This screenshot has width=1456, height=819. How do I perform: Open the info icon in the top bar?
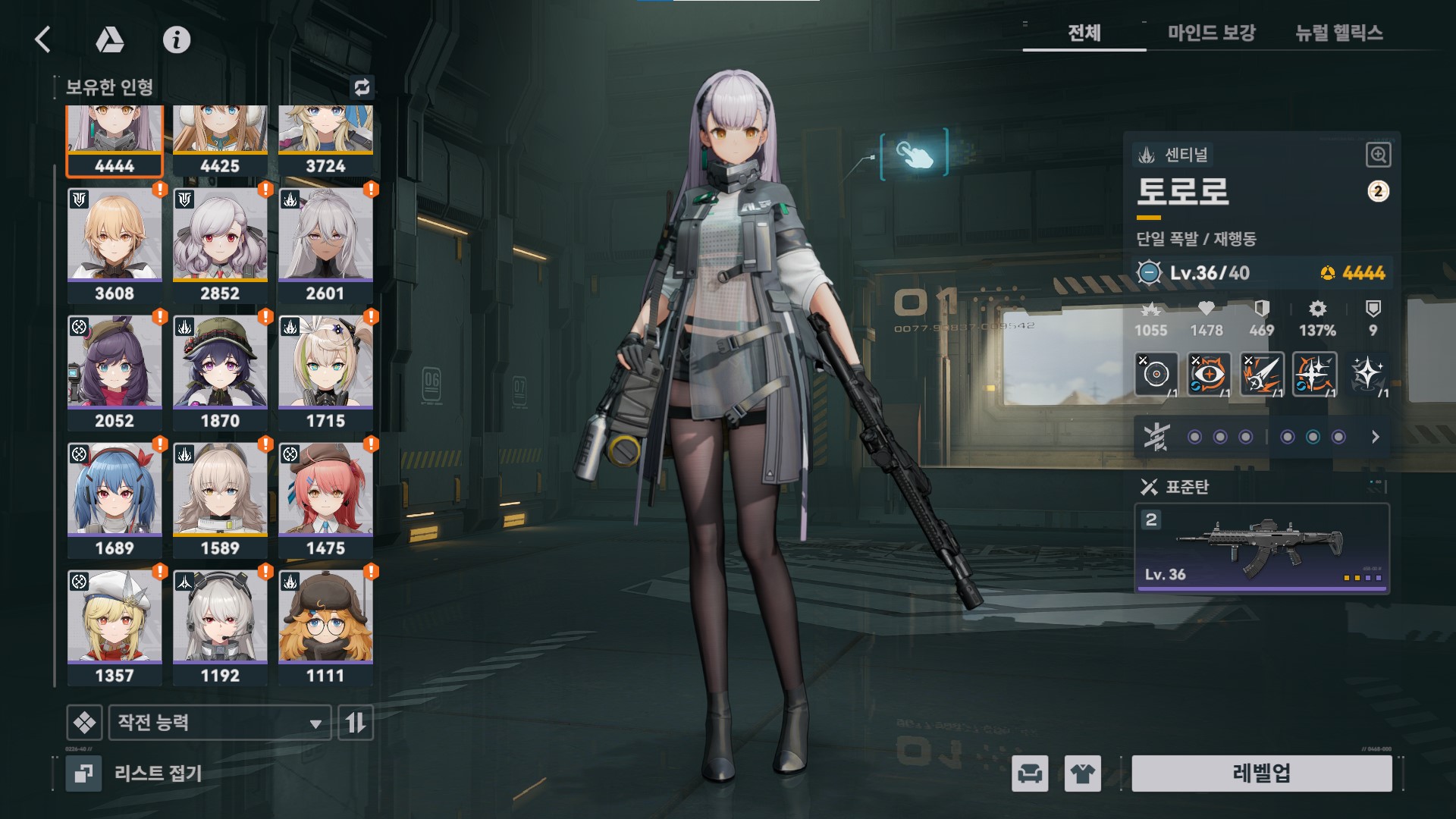click(177, 39)
